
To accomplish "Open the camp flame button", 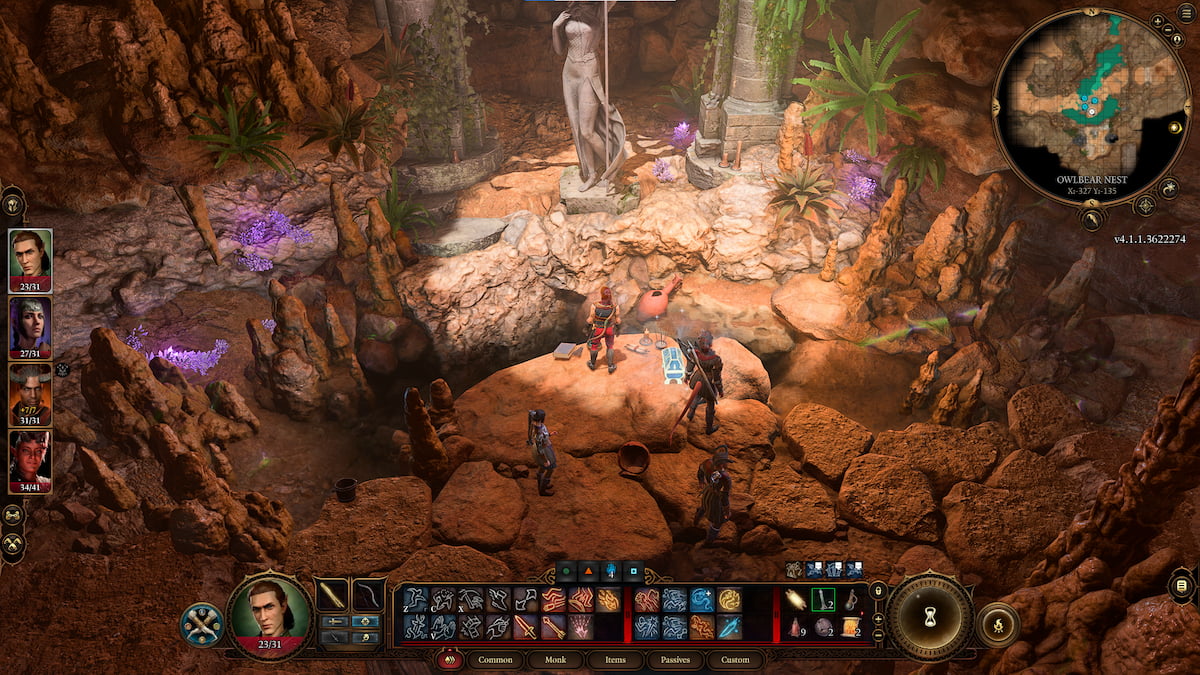I will (x=997, y=624).
